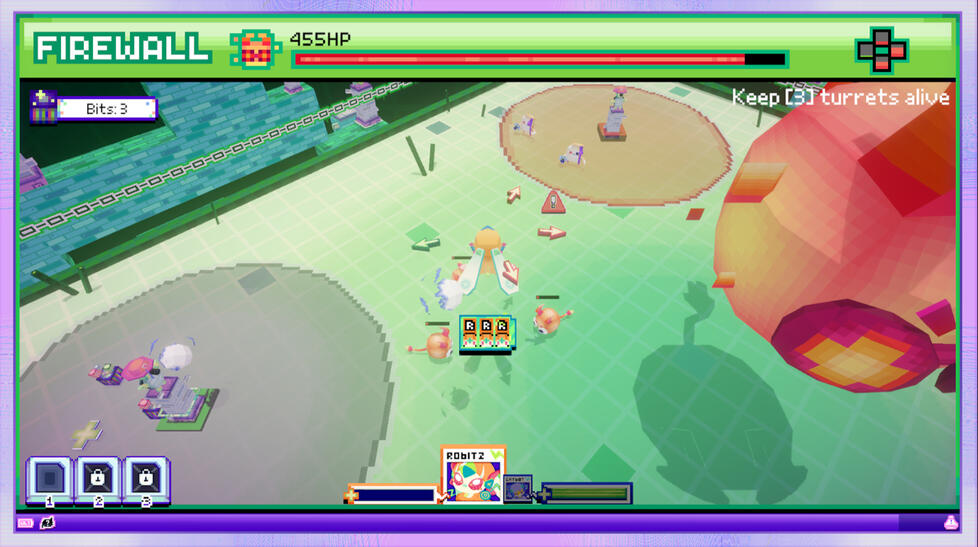The width and height of the screenshot is (978, 547).
Task: Open the 'Keep [3] turrets alive' objective
Action: [x=840, y=97]
